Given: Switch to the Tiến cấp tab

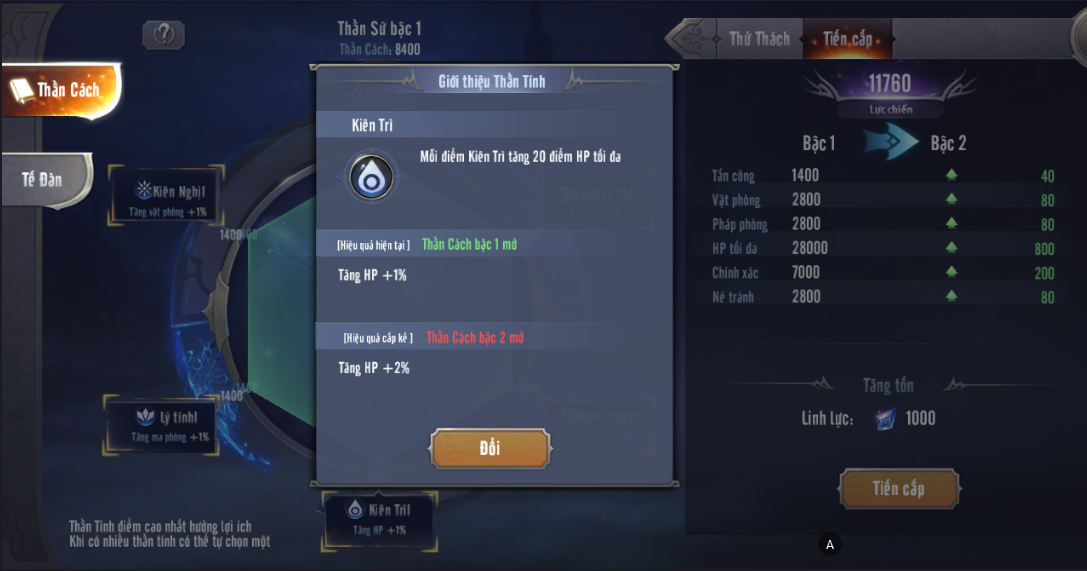Looking at the screenshot, I should pyautogui.click(x=847, y=39).
